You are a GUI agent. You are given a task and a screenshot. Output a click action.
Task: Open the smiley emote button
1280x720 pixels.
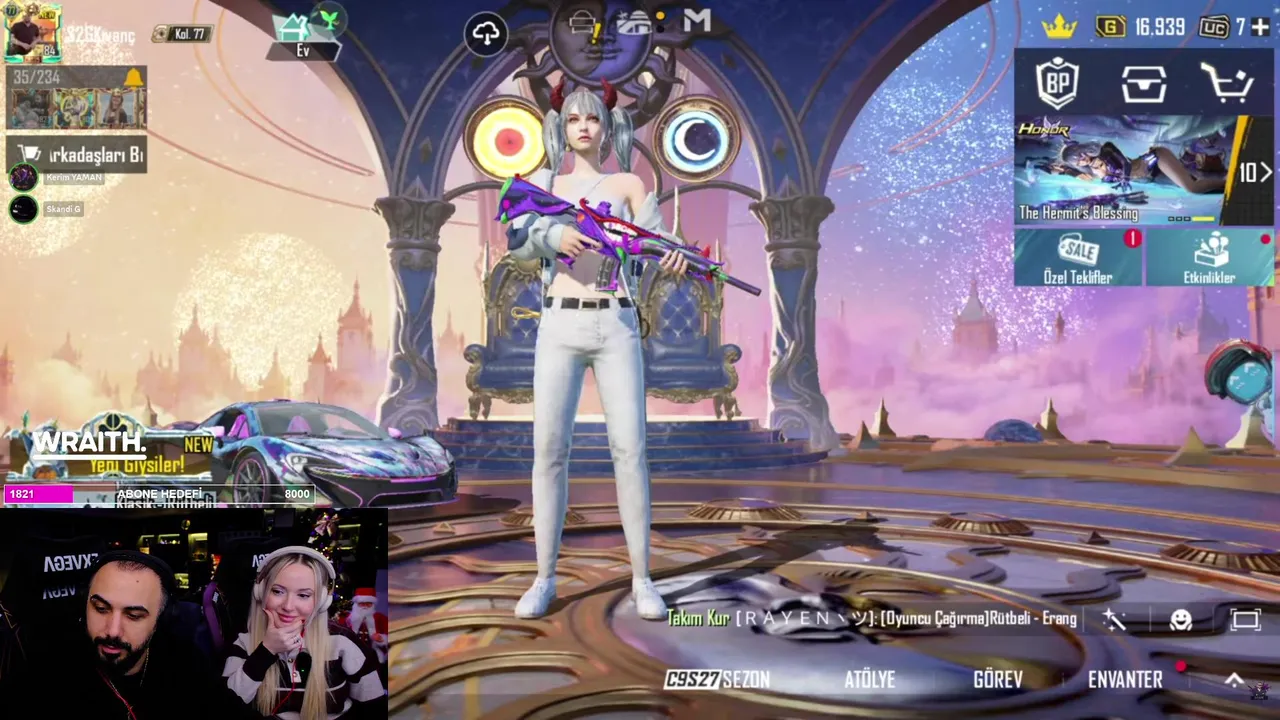(1181, 620)
